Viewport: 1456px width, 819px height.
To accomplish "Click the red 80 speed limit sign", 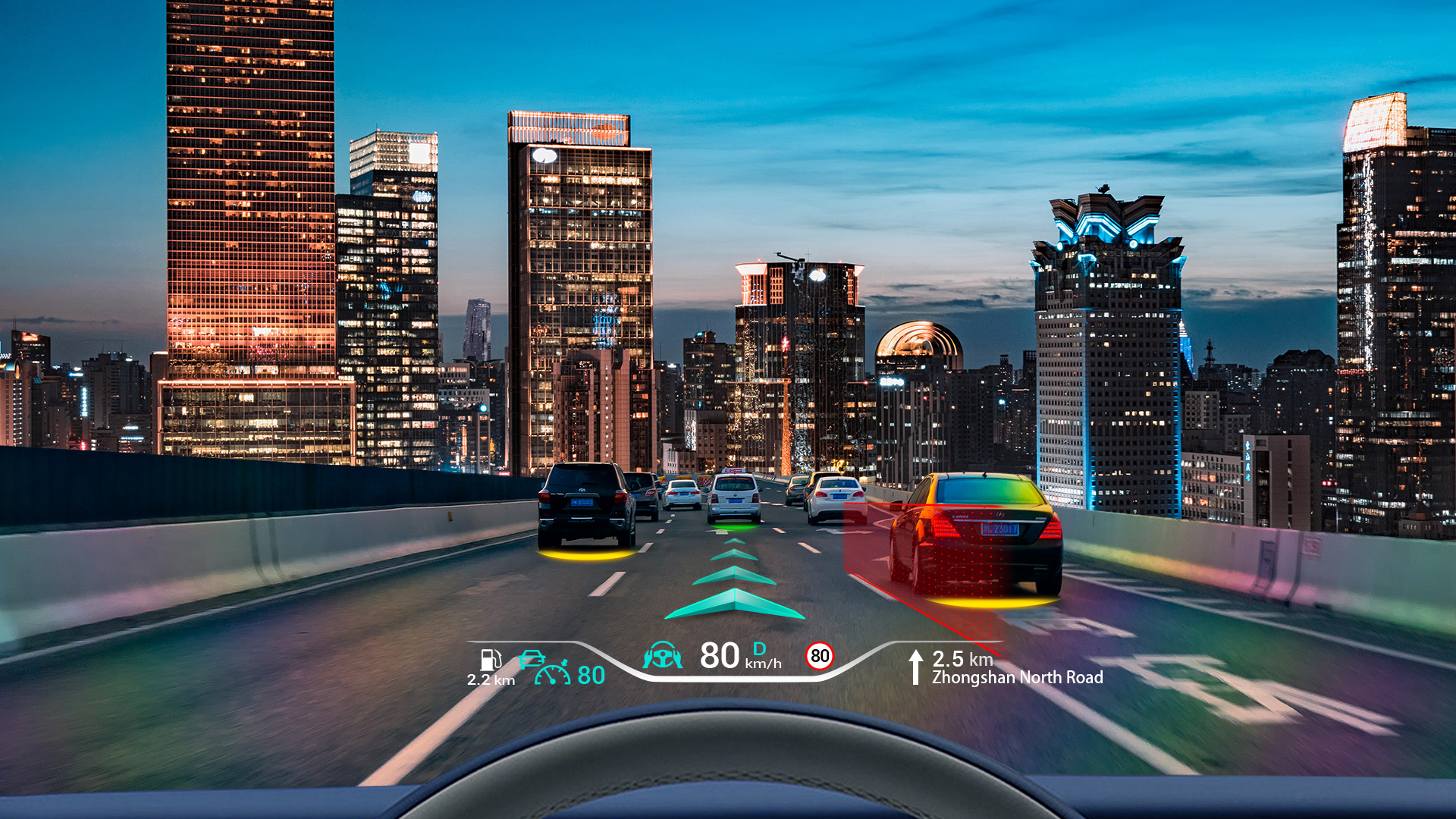I will click(820, 656).
